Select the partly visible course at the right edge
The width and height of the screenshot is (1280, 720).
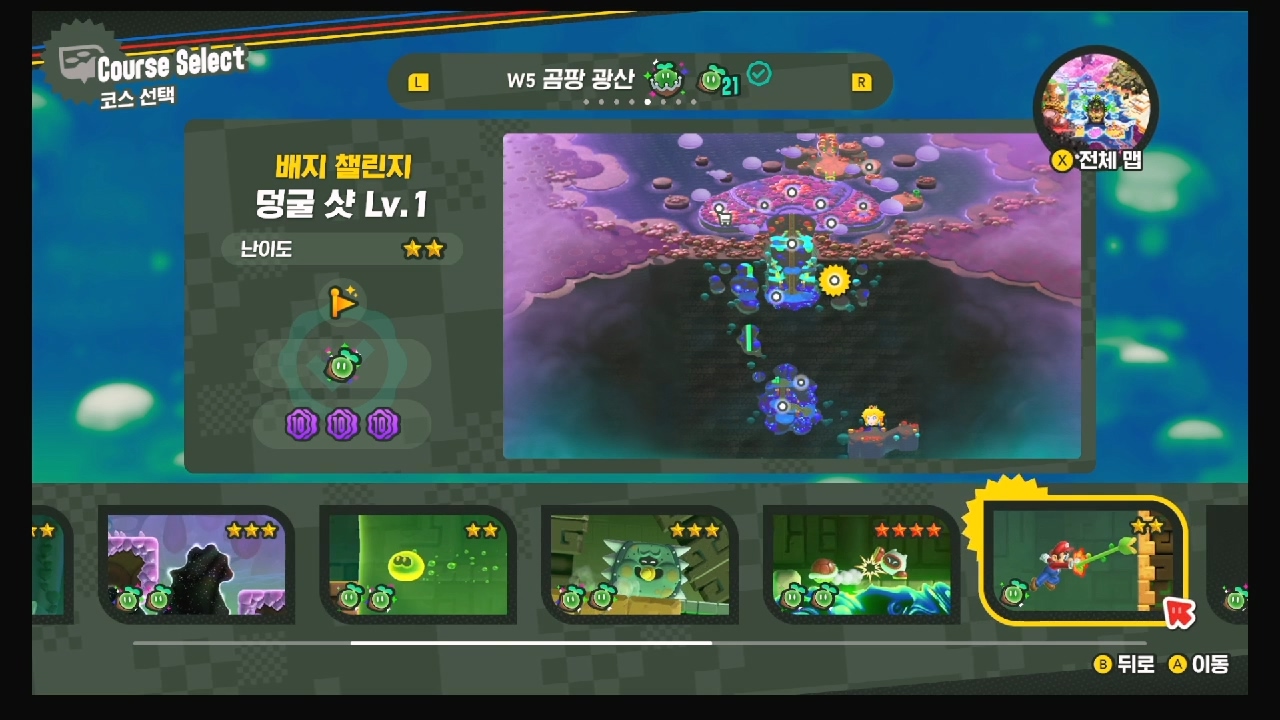tap(1231, 564)
